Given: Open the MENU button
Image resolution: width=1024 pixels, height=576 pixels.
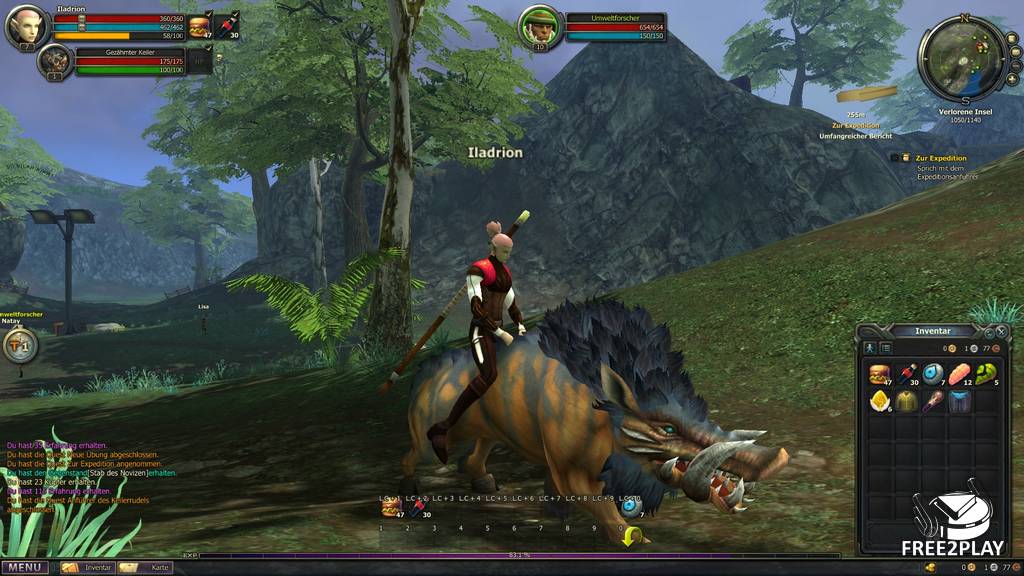Looking at the screenshot, I should tap(25, 567).
